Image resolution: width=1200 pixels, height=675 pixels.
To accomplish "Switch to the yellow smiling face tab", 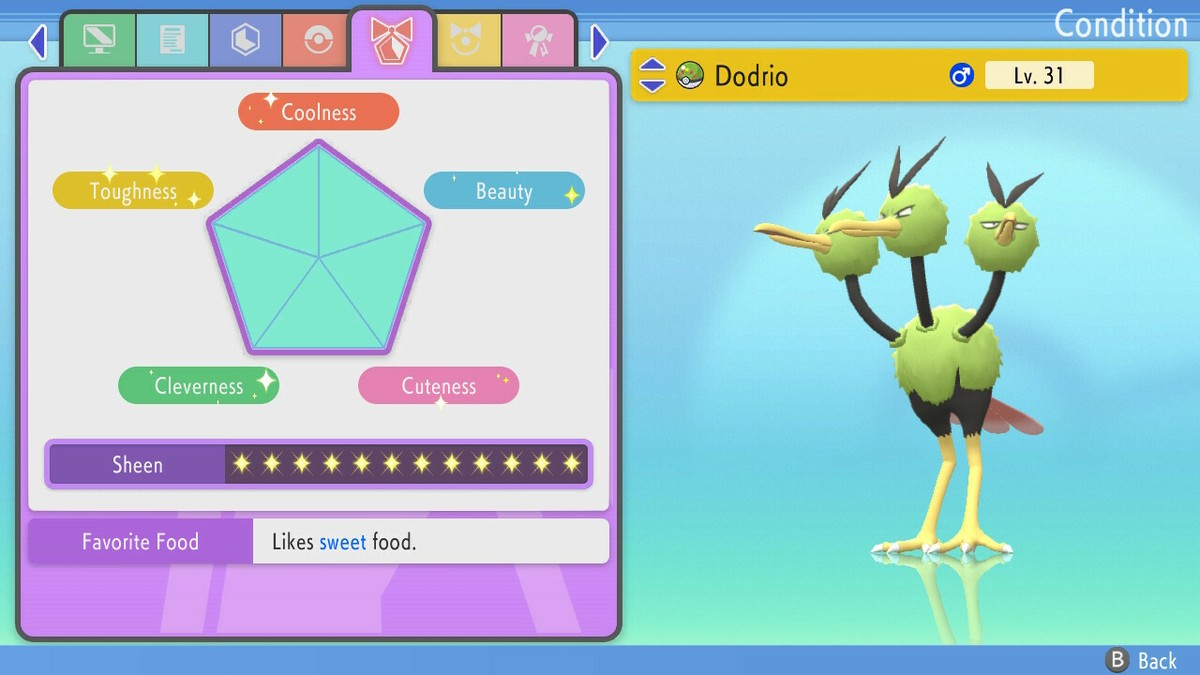I will coord(464,40).
